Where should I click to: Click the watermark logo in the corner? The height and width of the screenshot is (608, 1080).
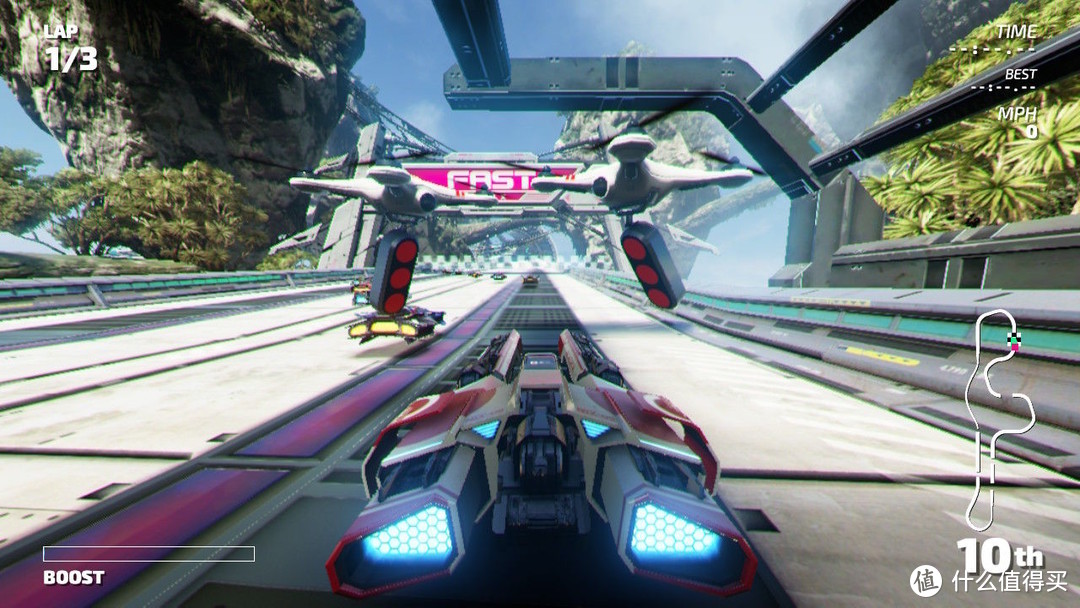(x=925, y=581)
